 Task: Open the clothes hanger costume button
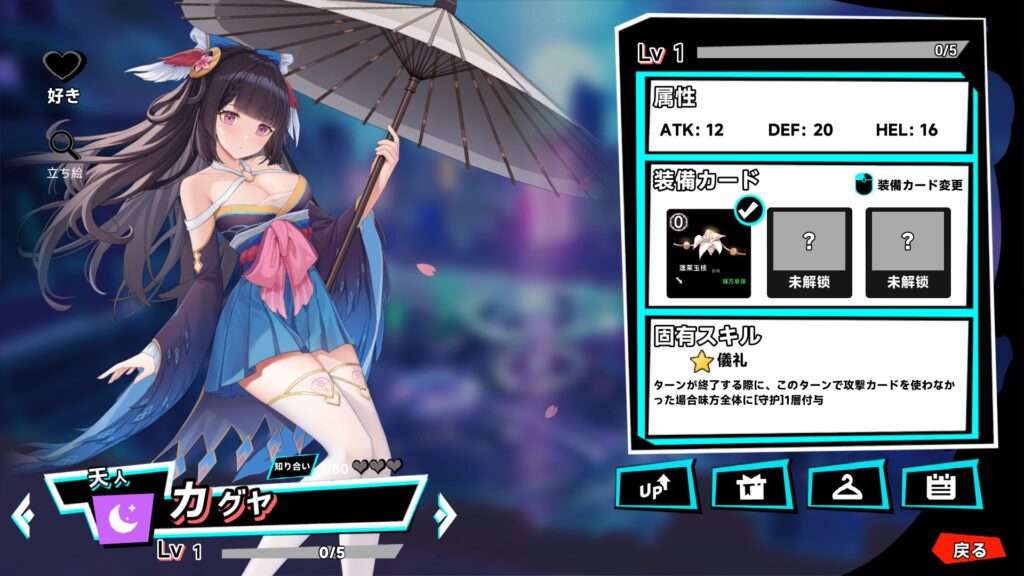click(x=845, y=489)
